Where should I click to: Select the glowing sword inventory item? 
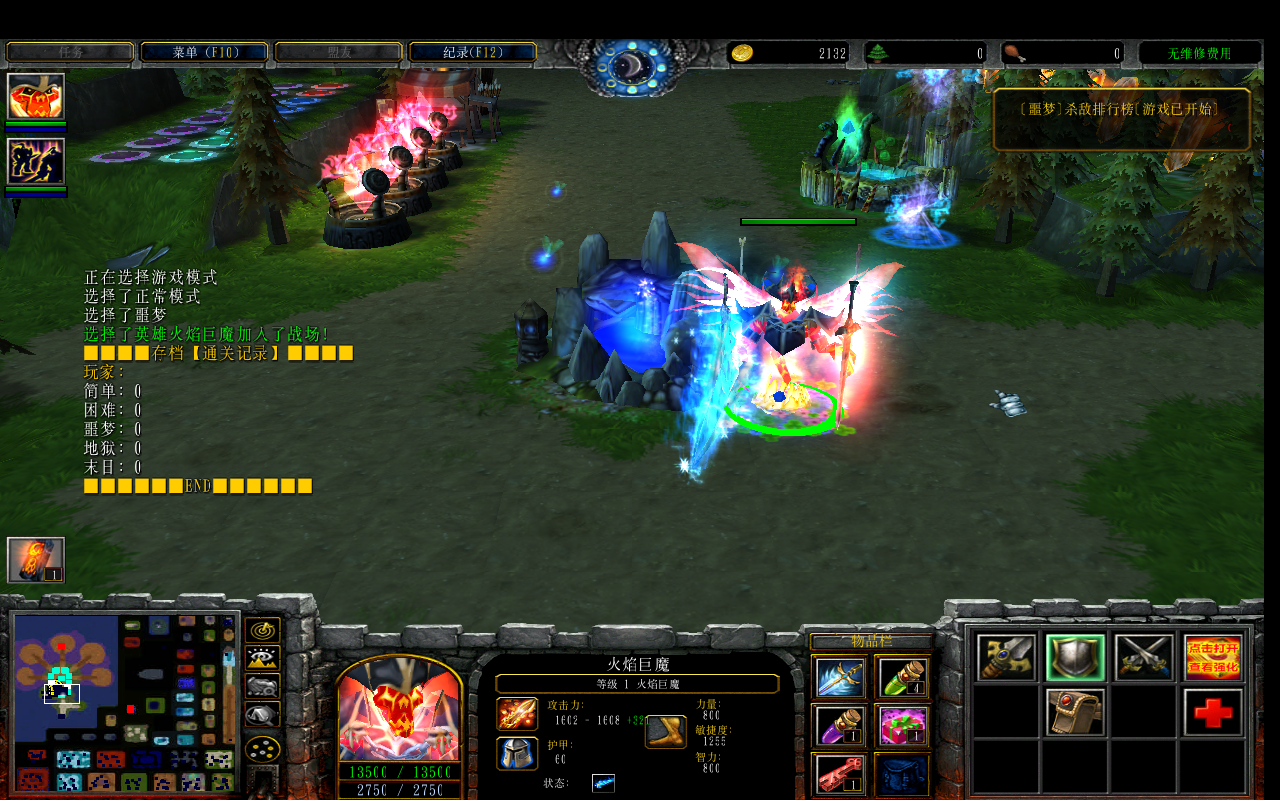838,677
